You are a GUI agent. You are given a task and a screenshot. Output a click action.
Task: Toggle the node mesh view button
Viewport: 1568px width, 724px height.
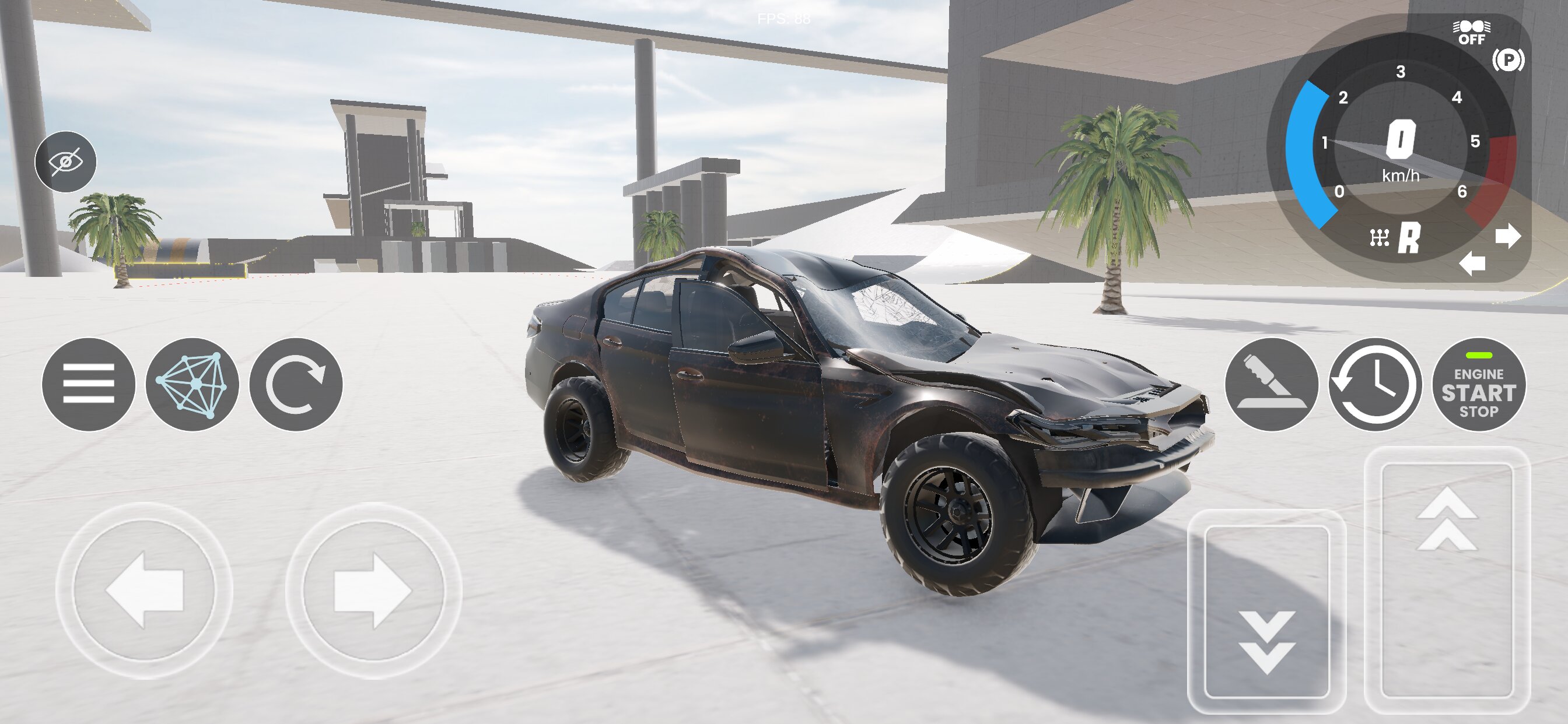coord(192,385)
